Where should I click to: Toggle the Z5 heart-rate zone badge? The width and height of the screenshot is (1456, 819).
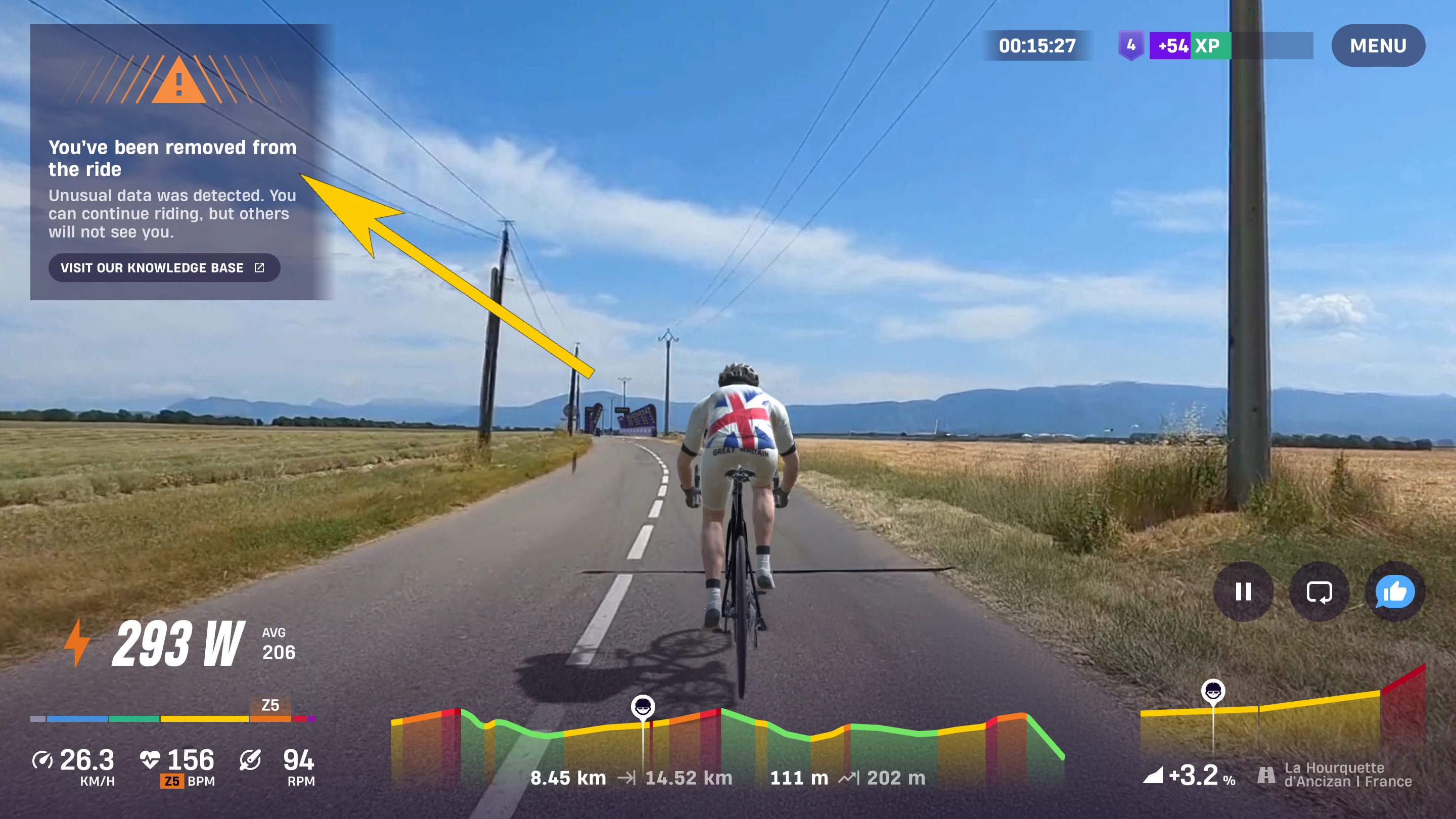pyautogui.click(x=172, y=781)
